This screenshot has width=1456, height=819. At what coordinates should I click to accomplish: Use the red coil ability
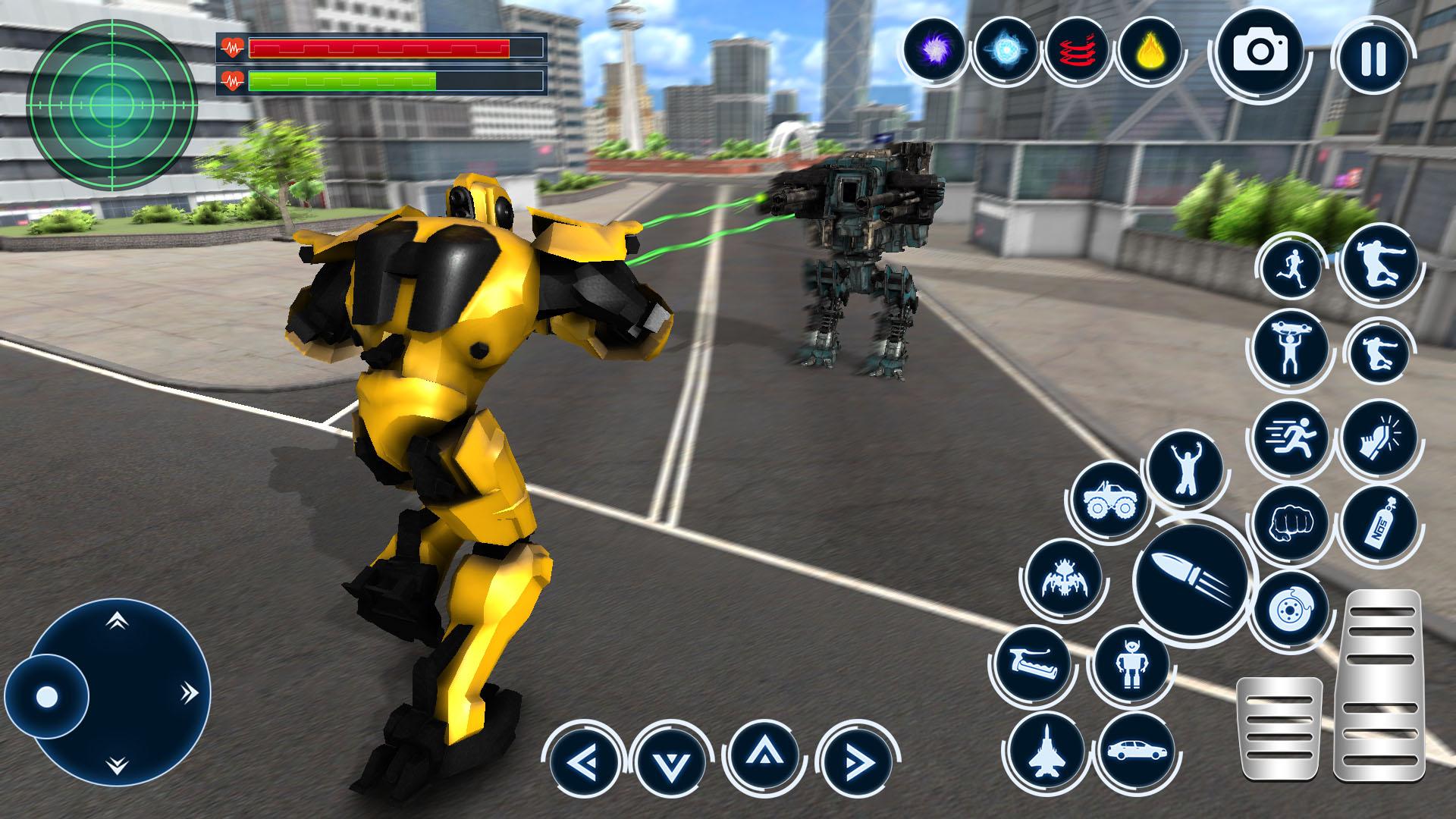tap(1078, 50)
